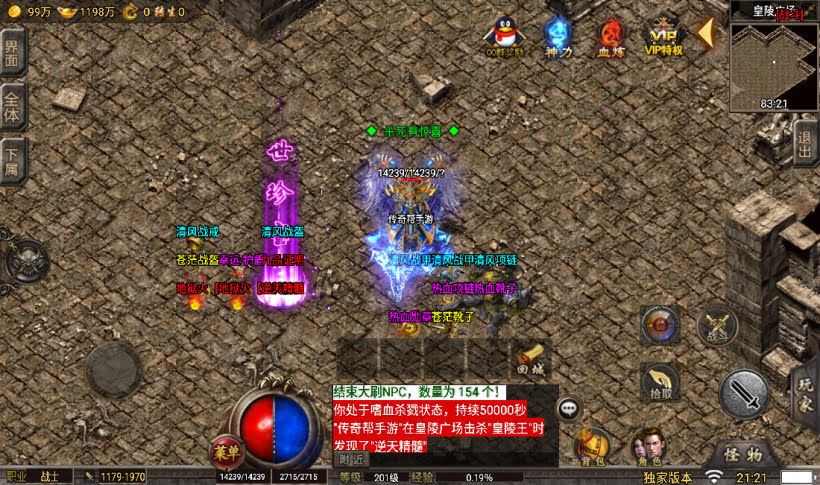Open the chat speech-bubble button
Image resolution: width=820 pixels, height=485 pixels.
click(569, 408)
